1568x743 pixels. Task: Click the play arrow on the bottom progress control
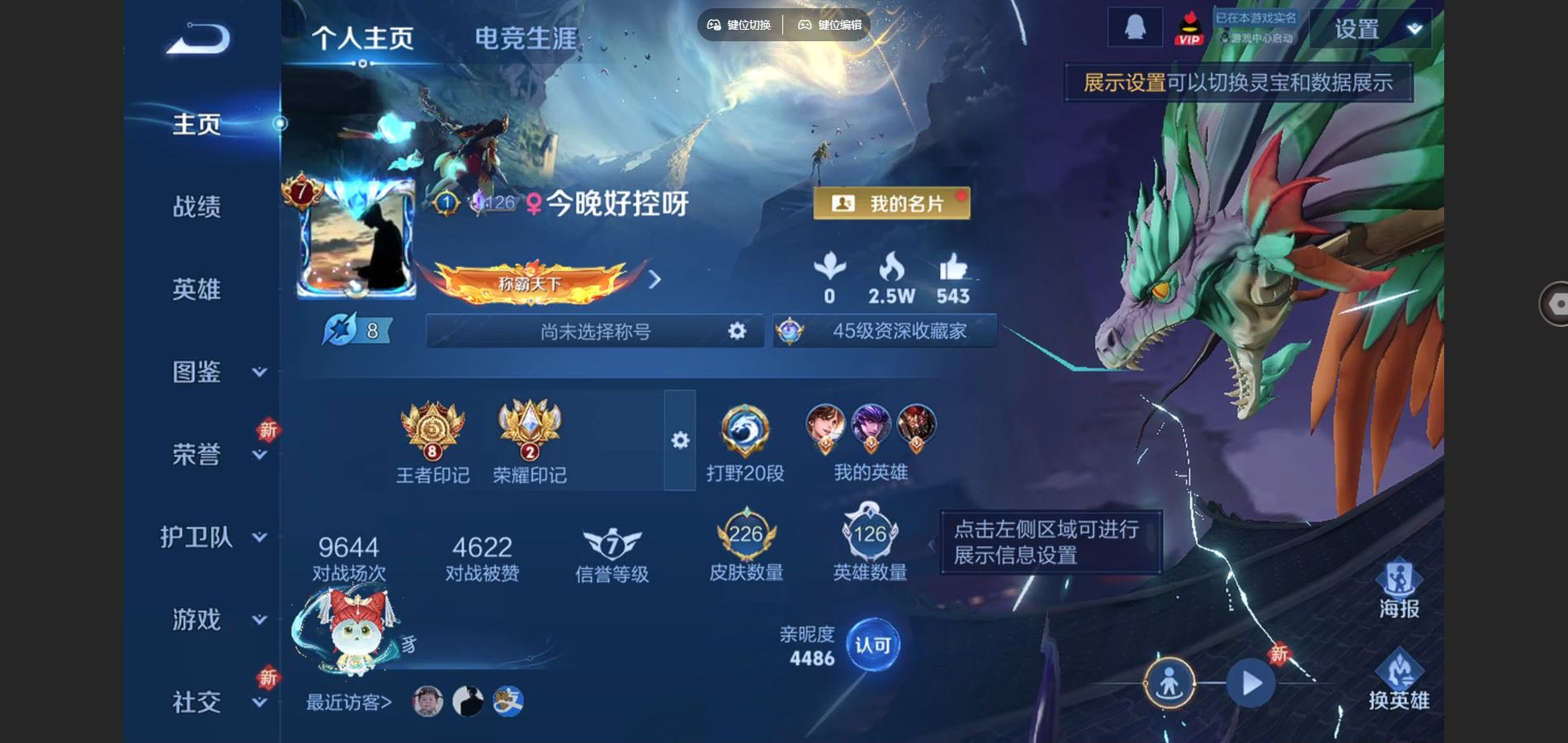click(1253, 682)
